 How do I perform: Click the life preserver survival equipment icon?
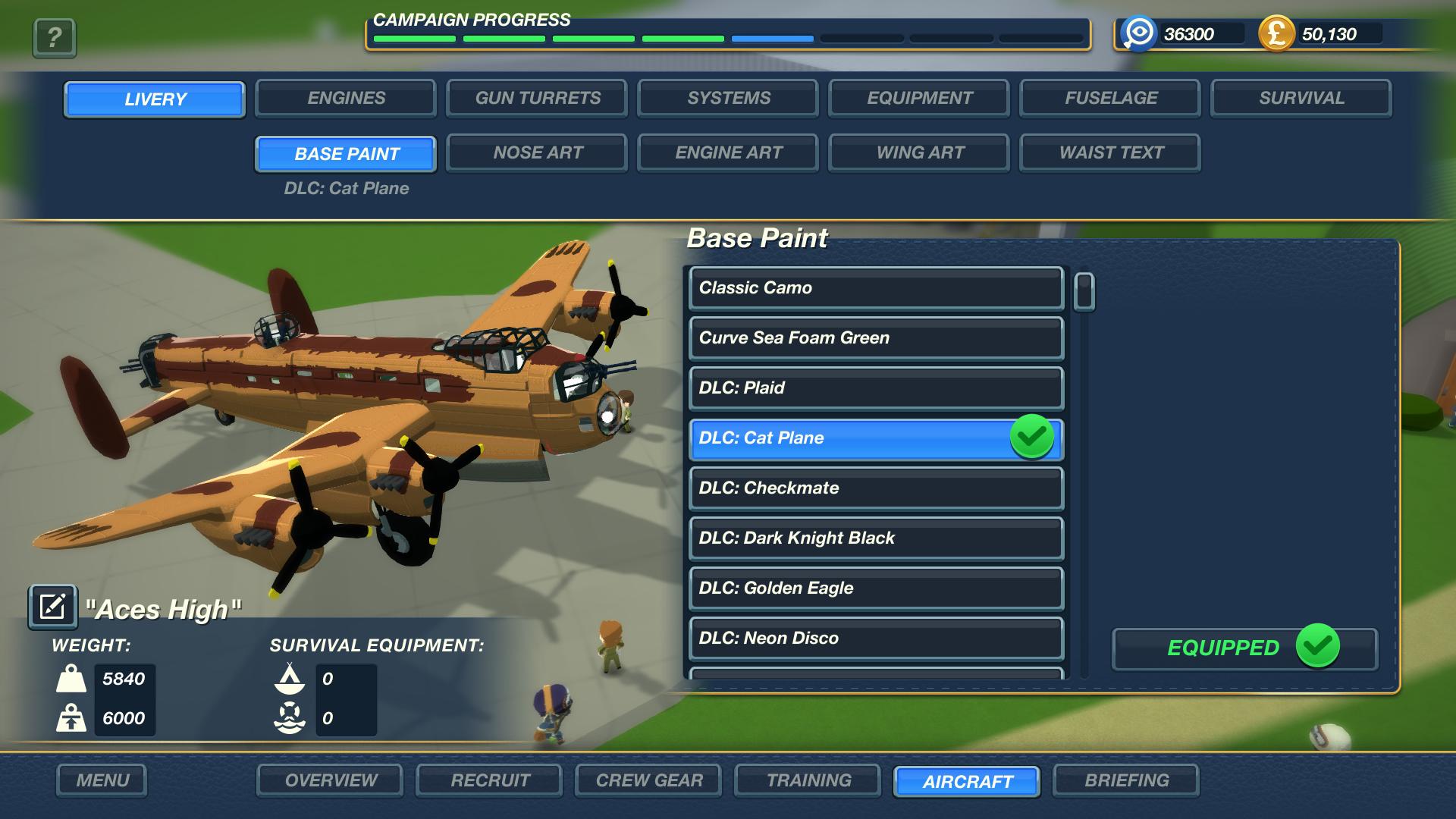[290, 717]
